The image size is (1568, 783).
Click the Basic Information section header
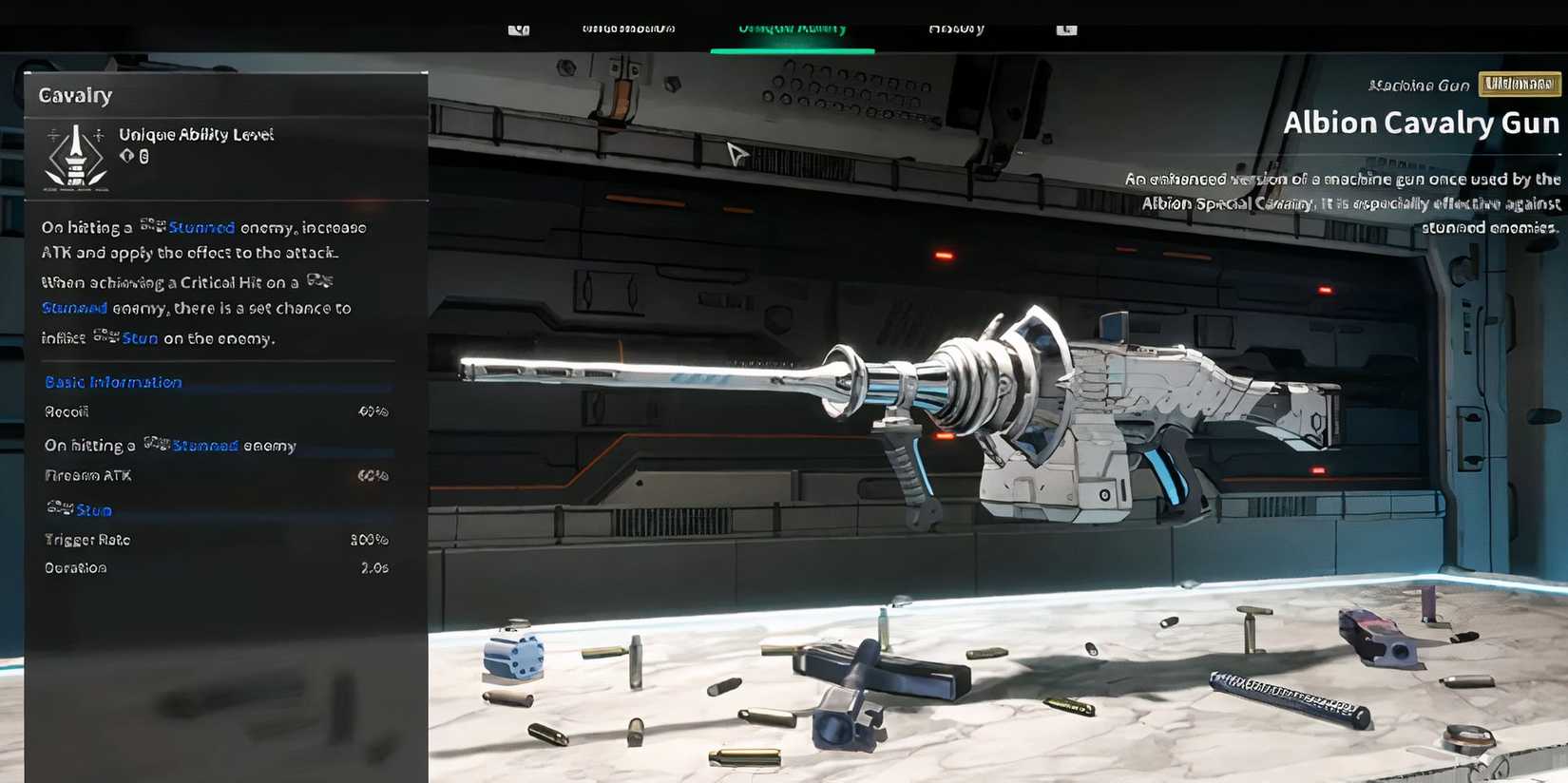(x=112, y=381)
